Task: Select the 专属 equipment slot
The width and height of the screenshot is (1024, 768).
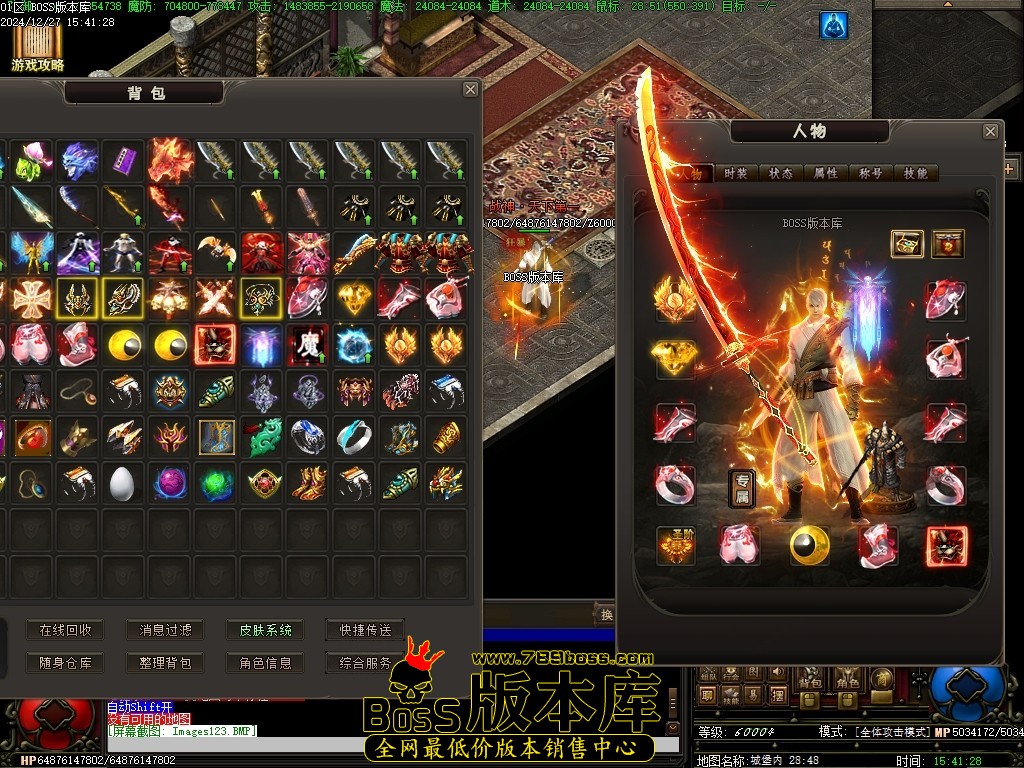Action: tap(742, 487)
